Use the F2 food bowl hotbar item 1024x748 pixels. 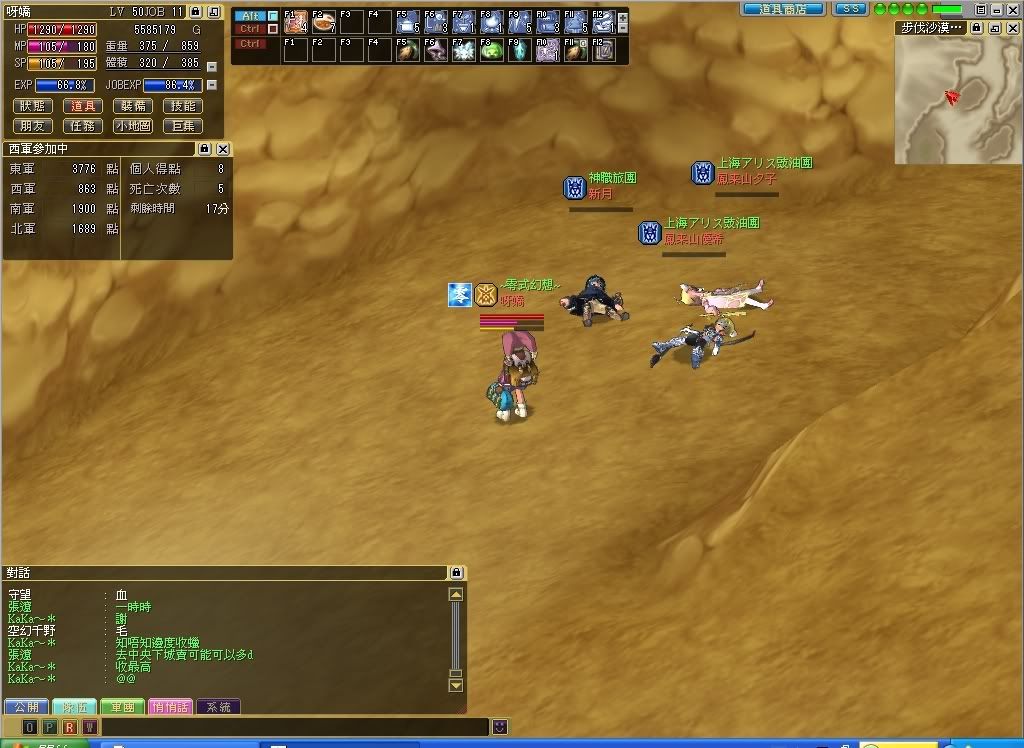323,22
